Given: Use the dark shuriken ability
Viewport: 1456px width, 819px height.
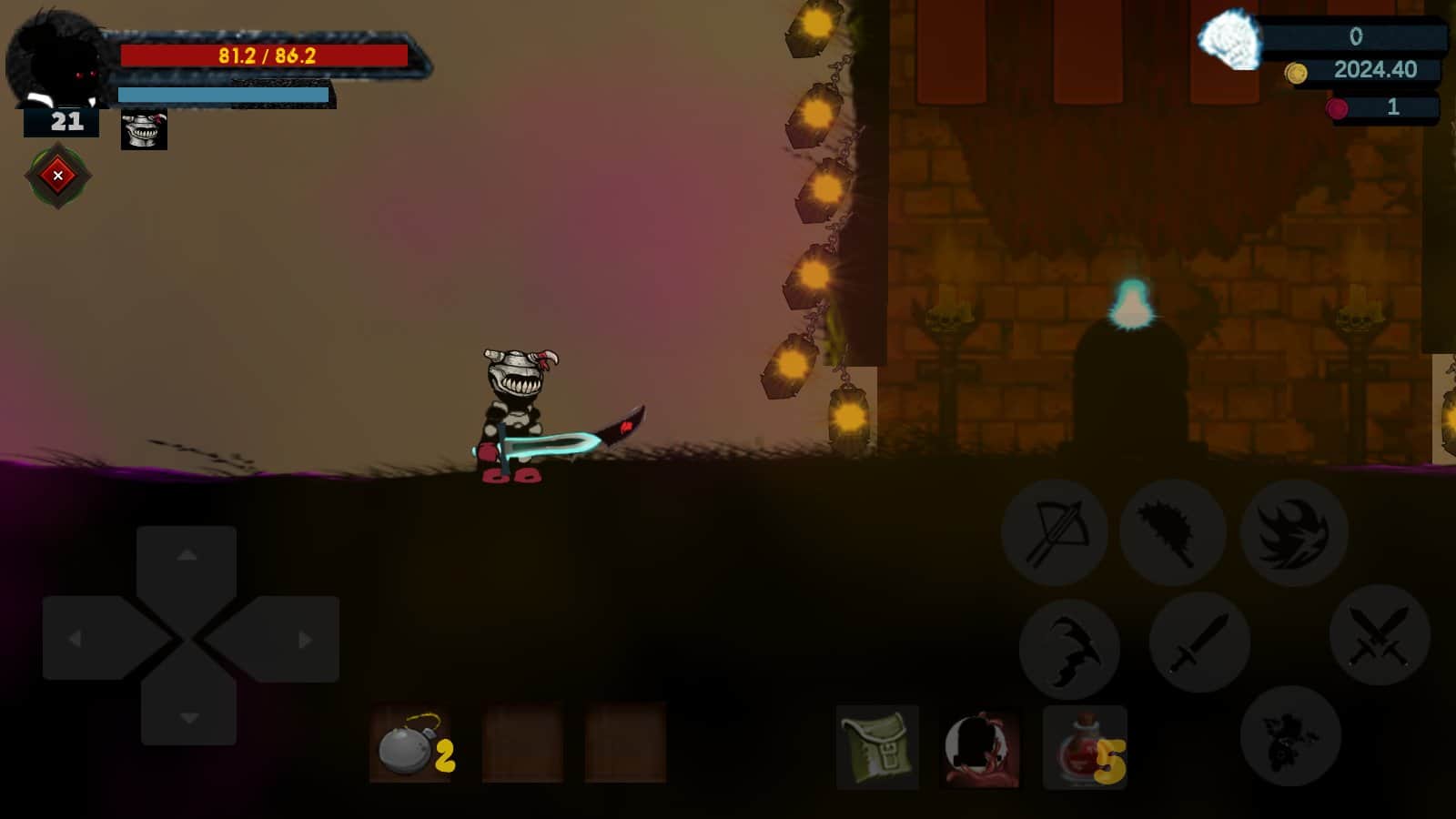Looking at the screenshot, I should pos(1294,532).
